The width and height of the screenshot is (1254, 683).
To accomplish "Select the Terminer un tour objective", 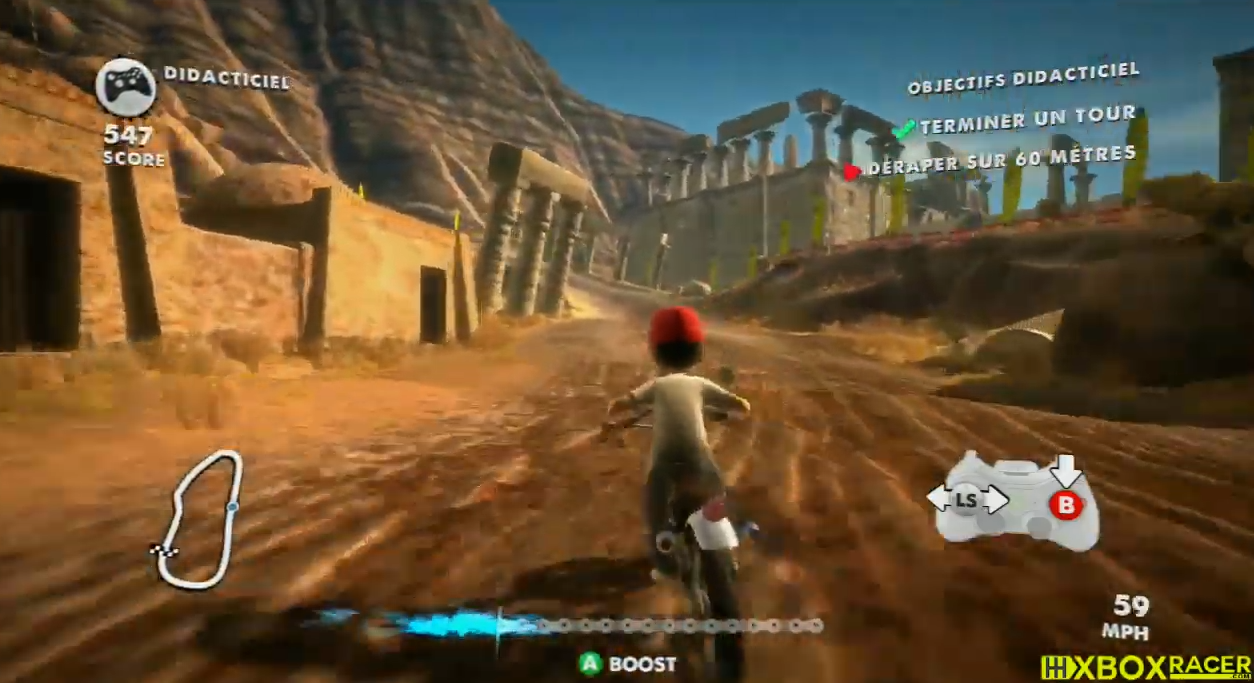I will [x=1026, y=122].
